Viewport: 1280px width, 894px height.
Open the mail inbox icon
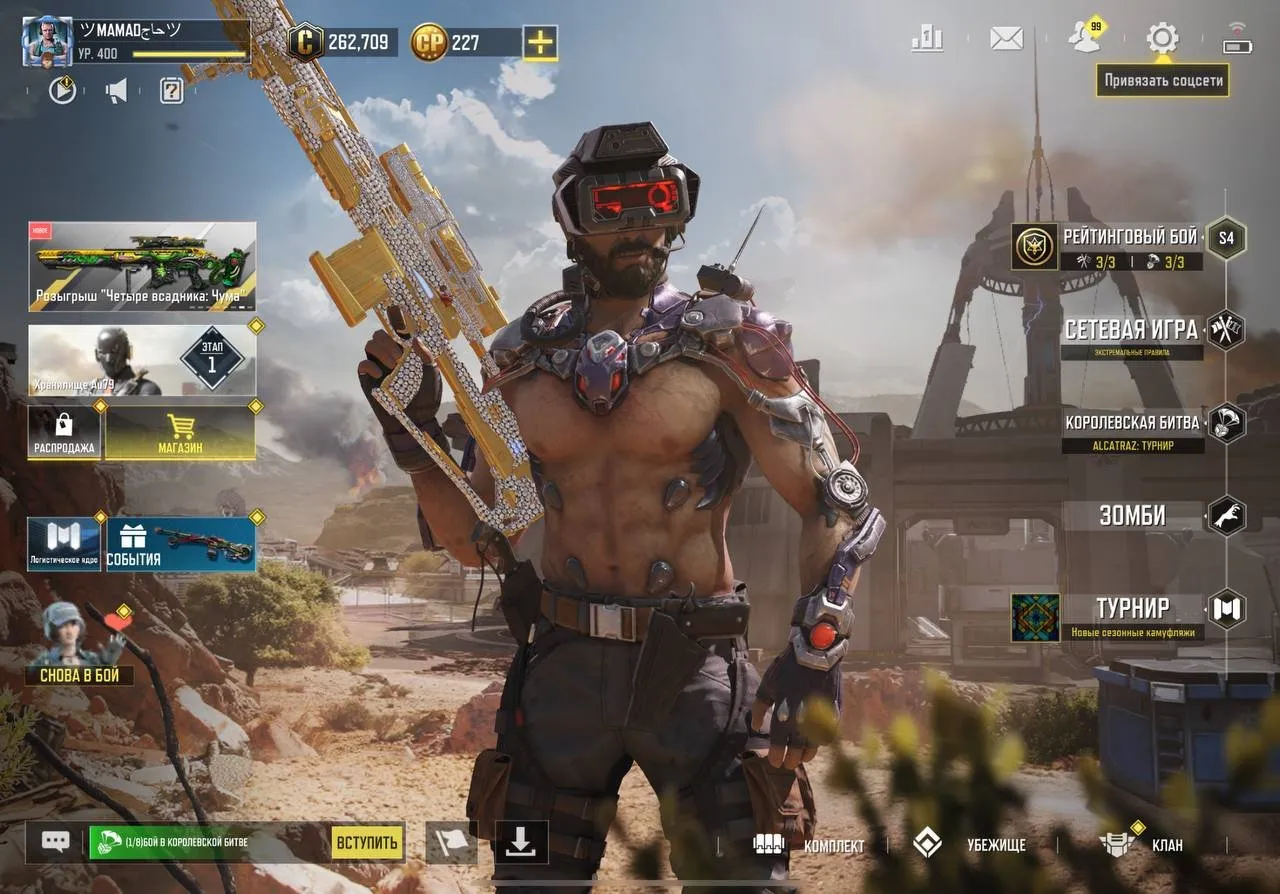coord(1005,37)
